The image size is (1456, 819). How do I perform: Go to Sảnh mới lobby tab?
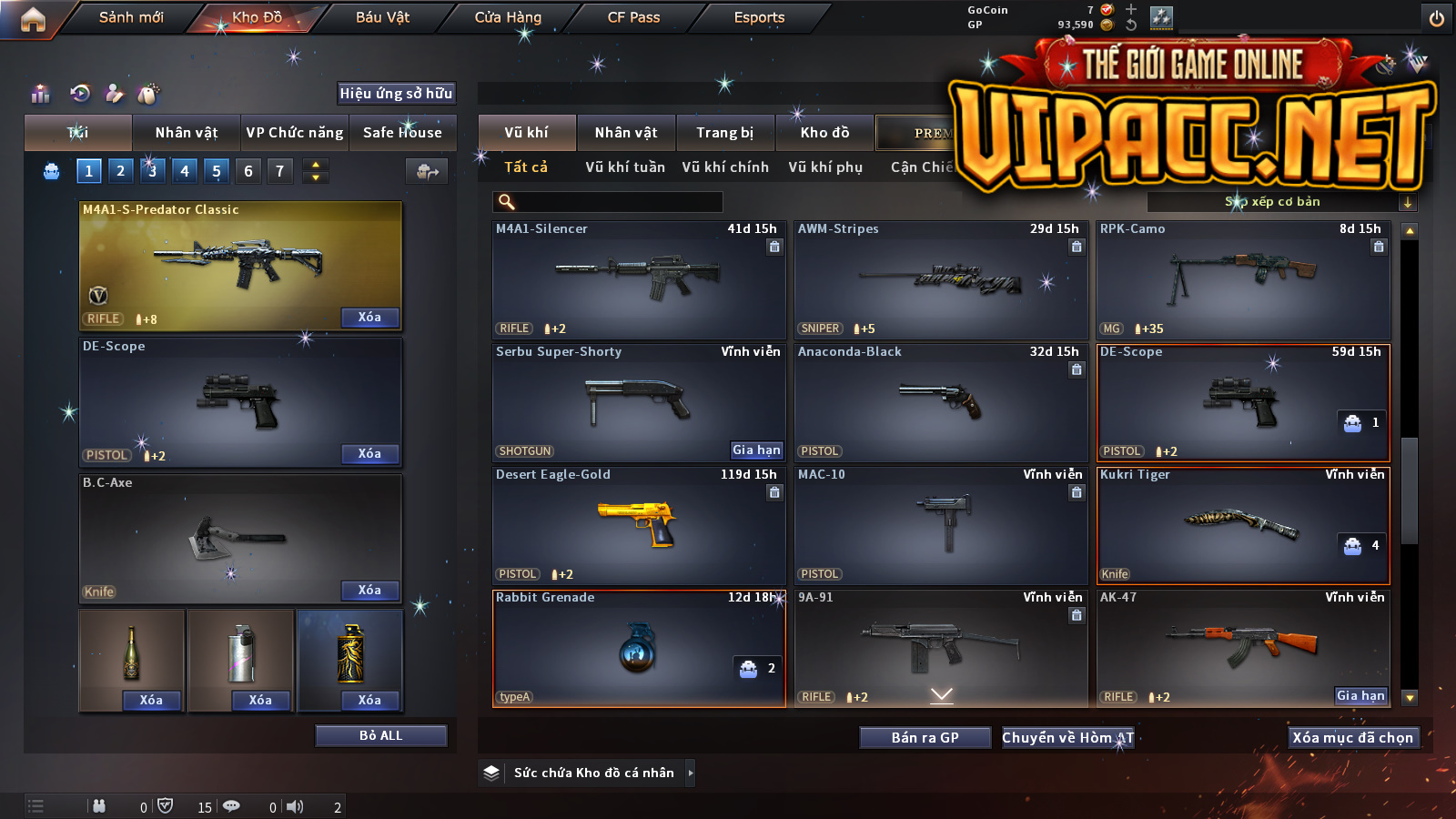coord(131,17)
